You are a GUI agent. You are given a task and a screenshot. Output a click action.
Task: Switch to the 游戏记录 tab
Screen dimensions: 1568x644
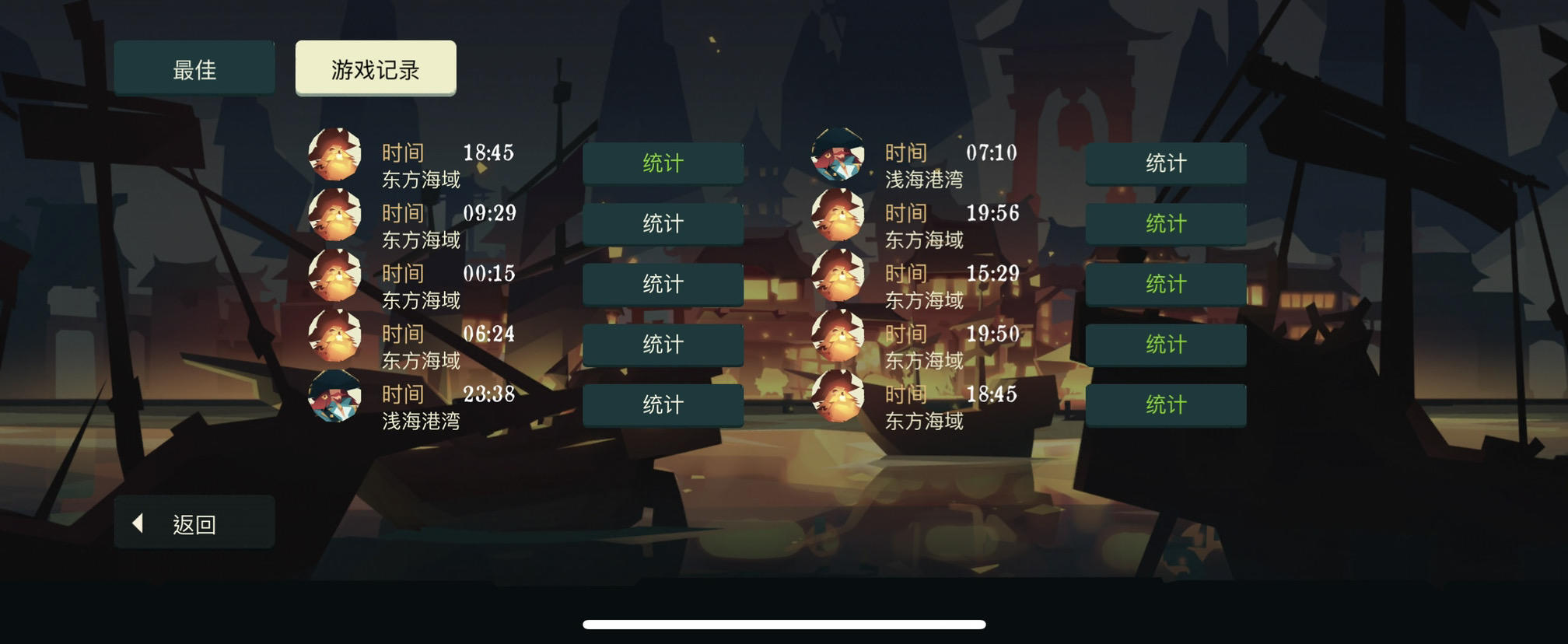click(376, 68)
